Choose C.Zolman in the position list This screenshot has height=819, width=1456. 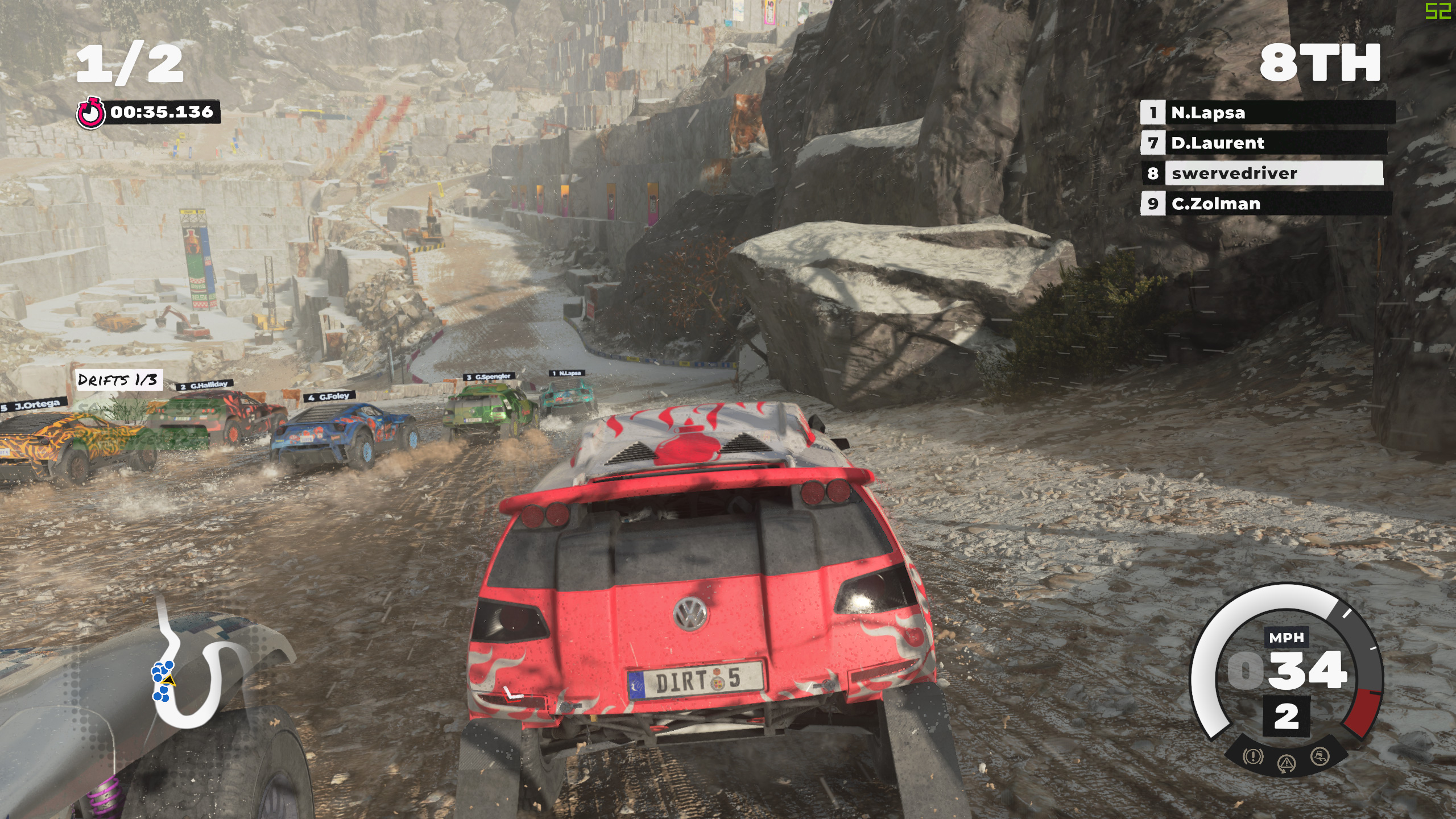pyautogui.click(x=1265, y=204)
